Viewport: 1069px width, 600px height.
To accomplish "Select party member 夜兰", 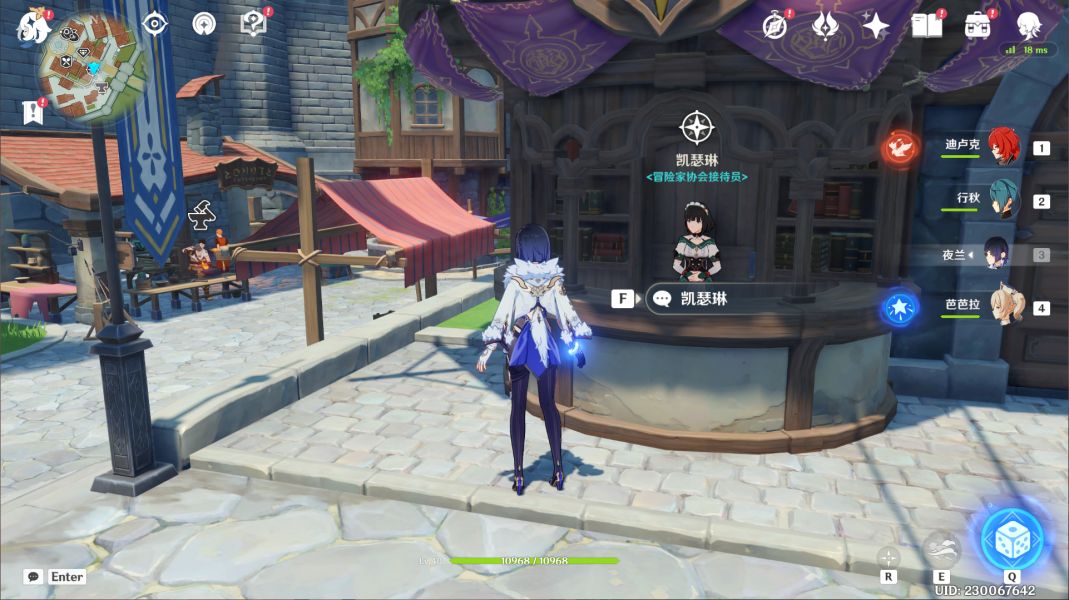I will tap(998, 254).
